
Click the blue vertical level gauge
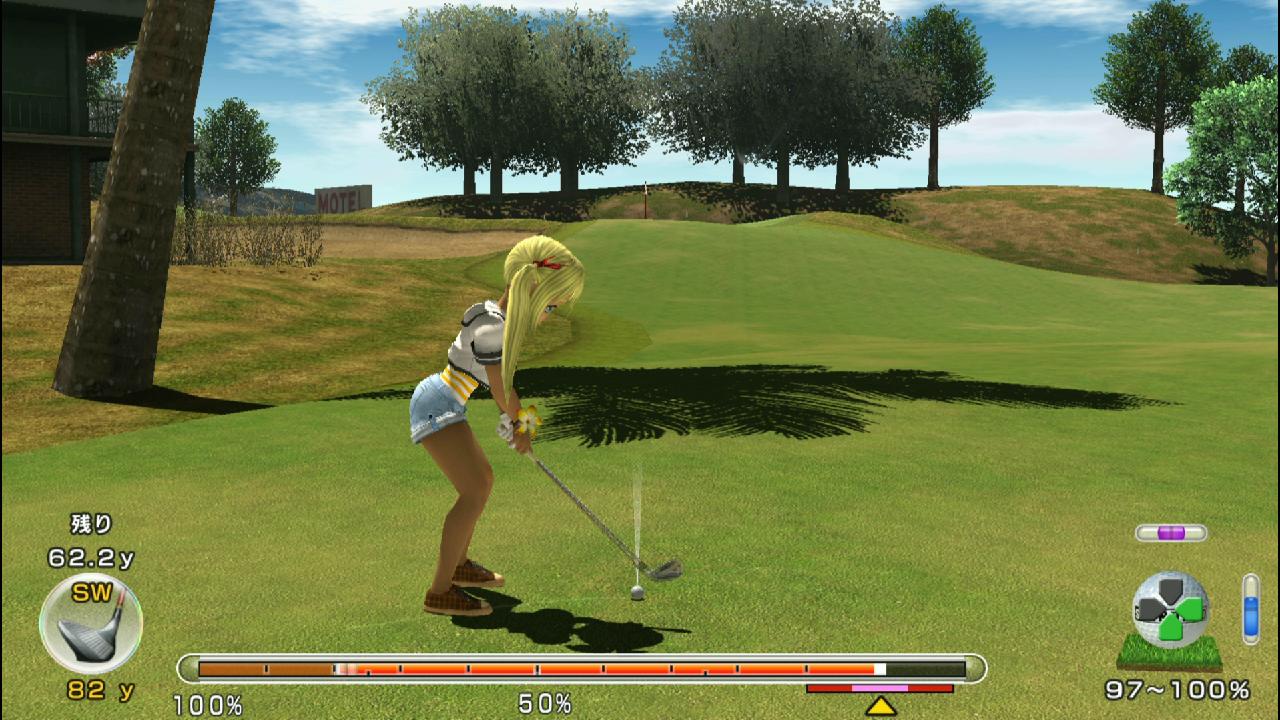pos(1250,608)
